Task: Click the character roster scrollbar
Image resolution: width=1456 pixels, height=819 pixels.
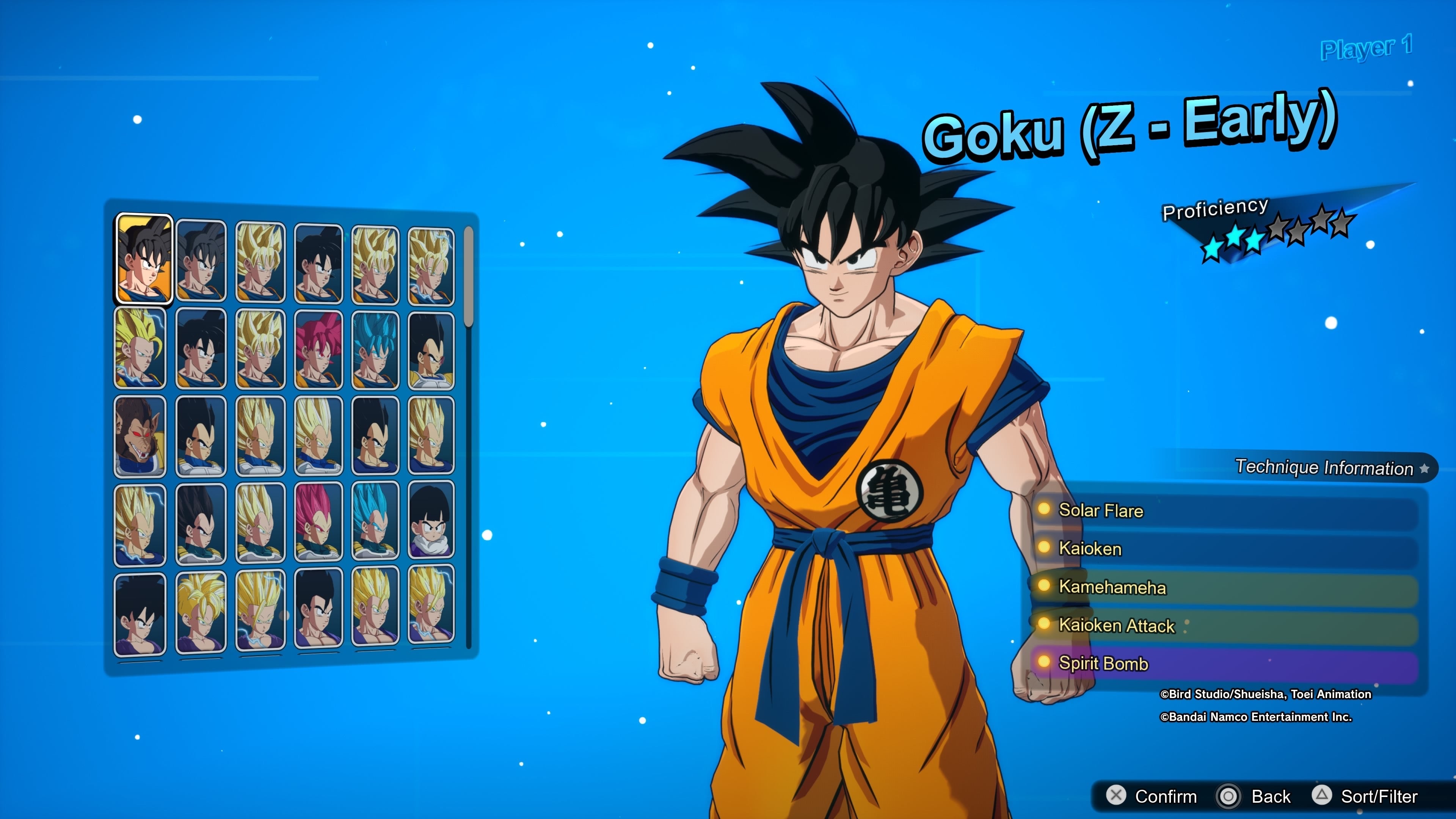Action: point(468,277)
